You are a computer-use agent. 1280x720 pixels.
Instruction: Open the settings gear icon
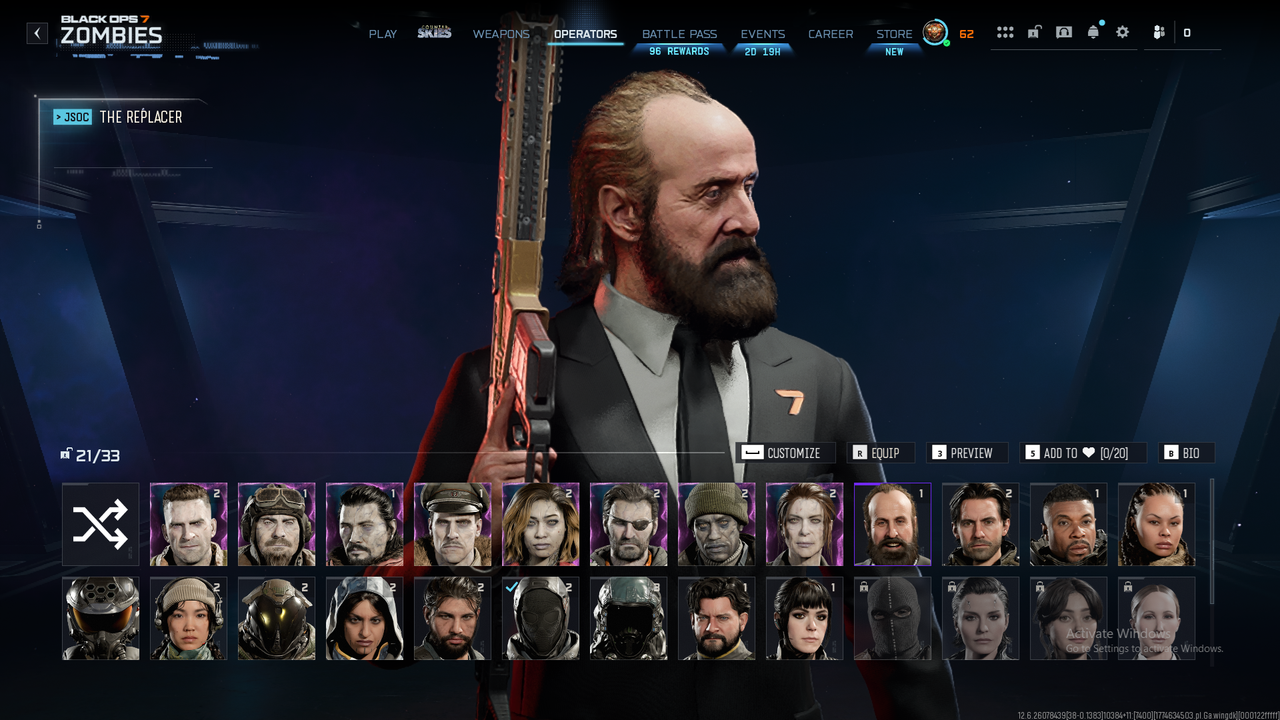1122,32
